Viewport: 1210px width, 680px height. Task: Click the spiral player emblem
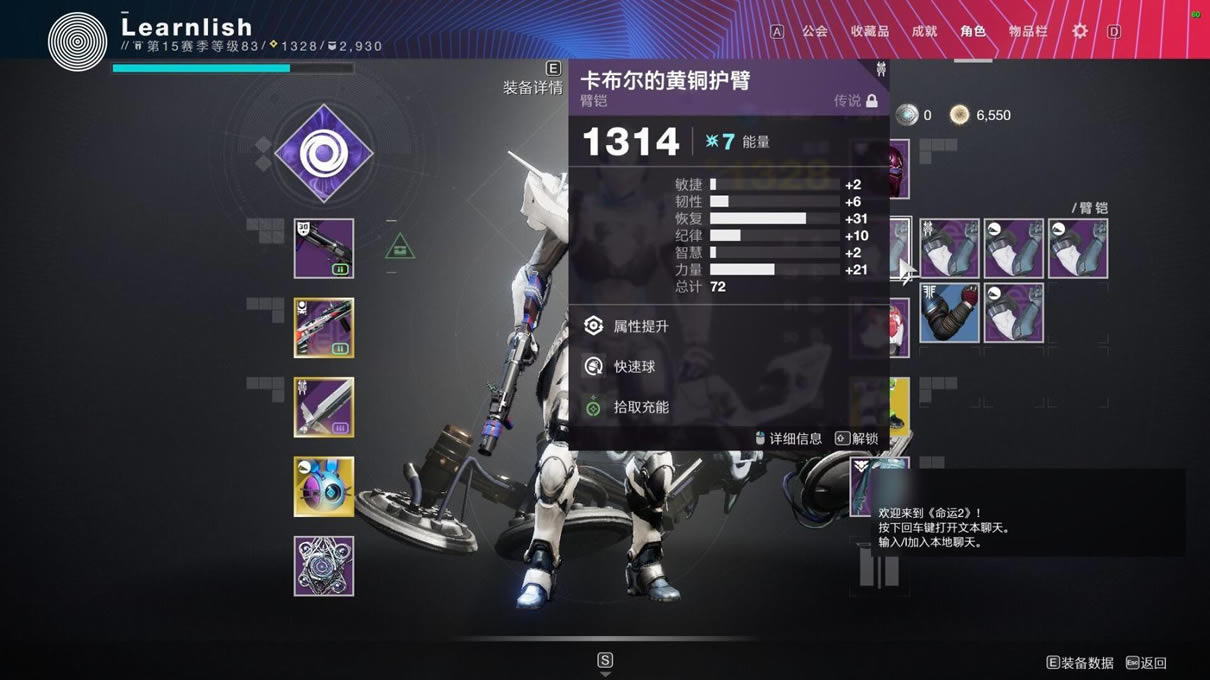[x=77, y=41]
